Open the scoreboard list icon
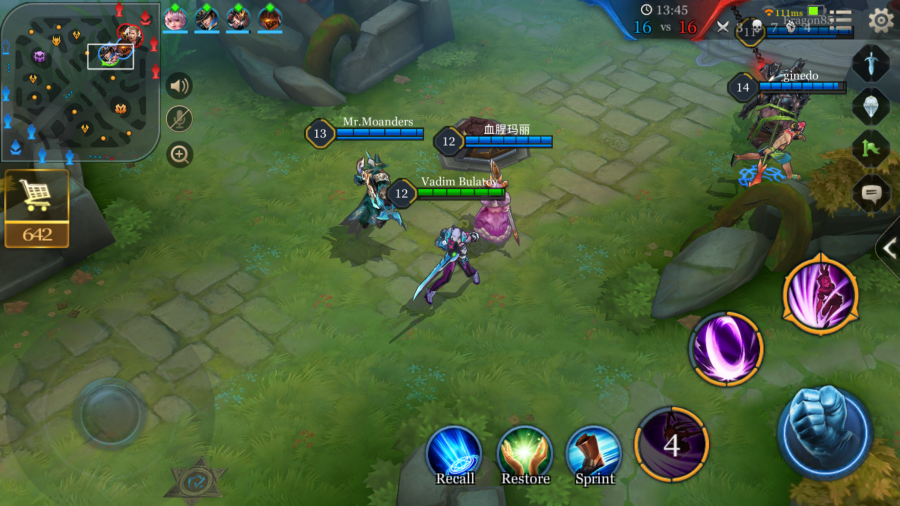 pyautogui.click(x=843, y=20)
